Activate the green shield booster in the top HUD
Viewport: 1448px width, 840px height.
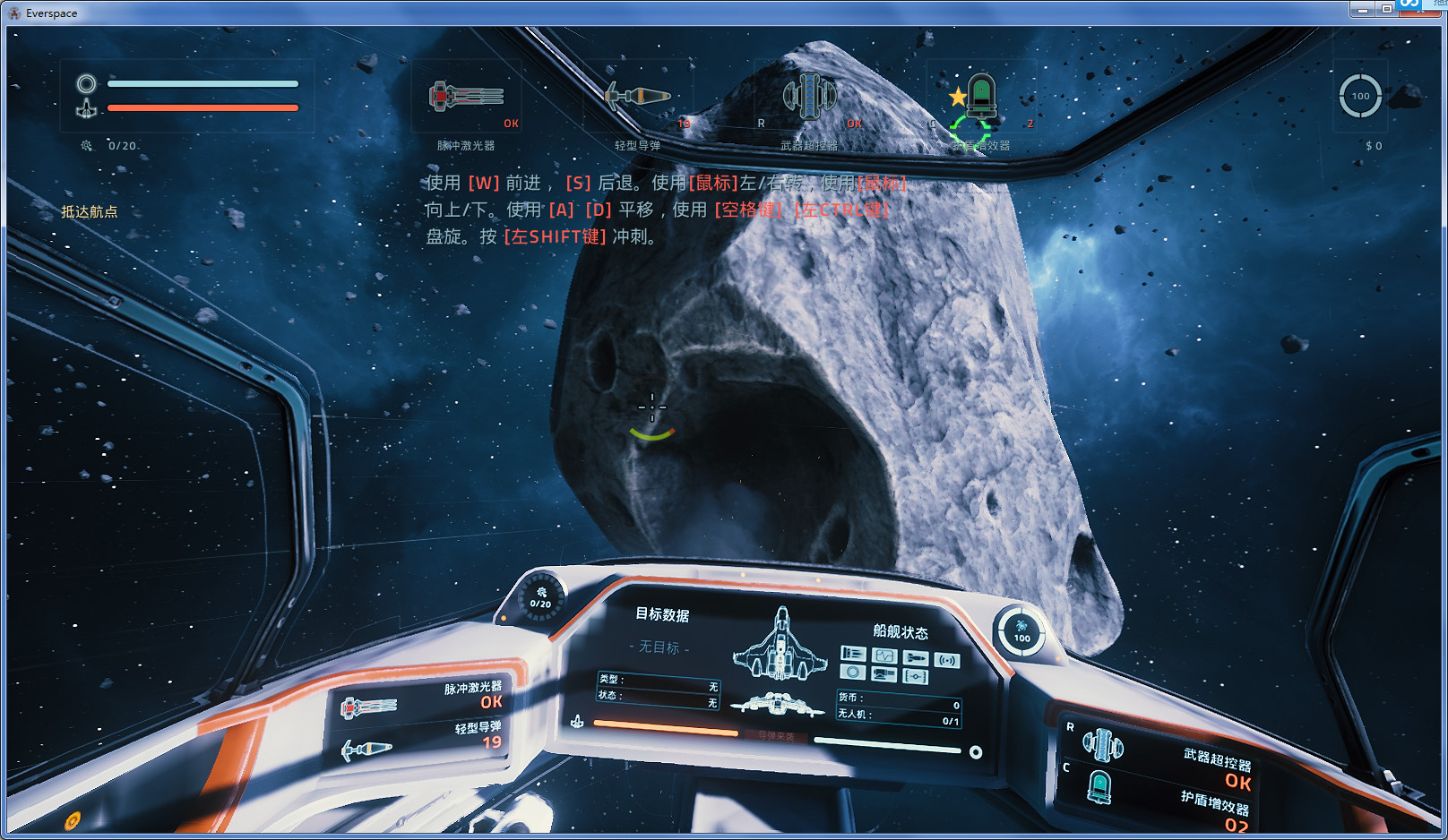pos(981,97)
